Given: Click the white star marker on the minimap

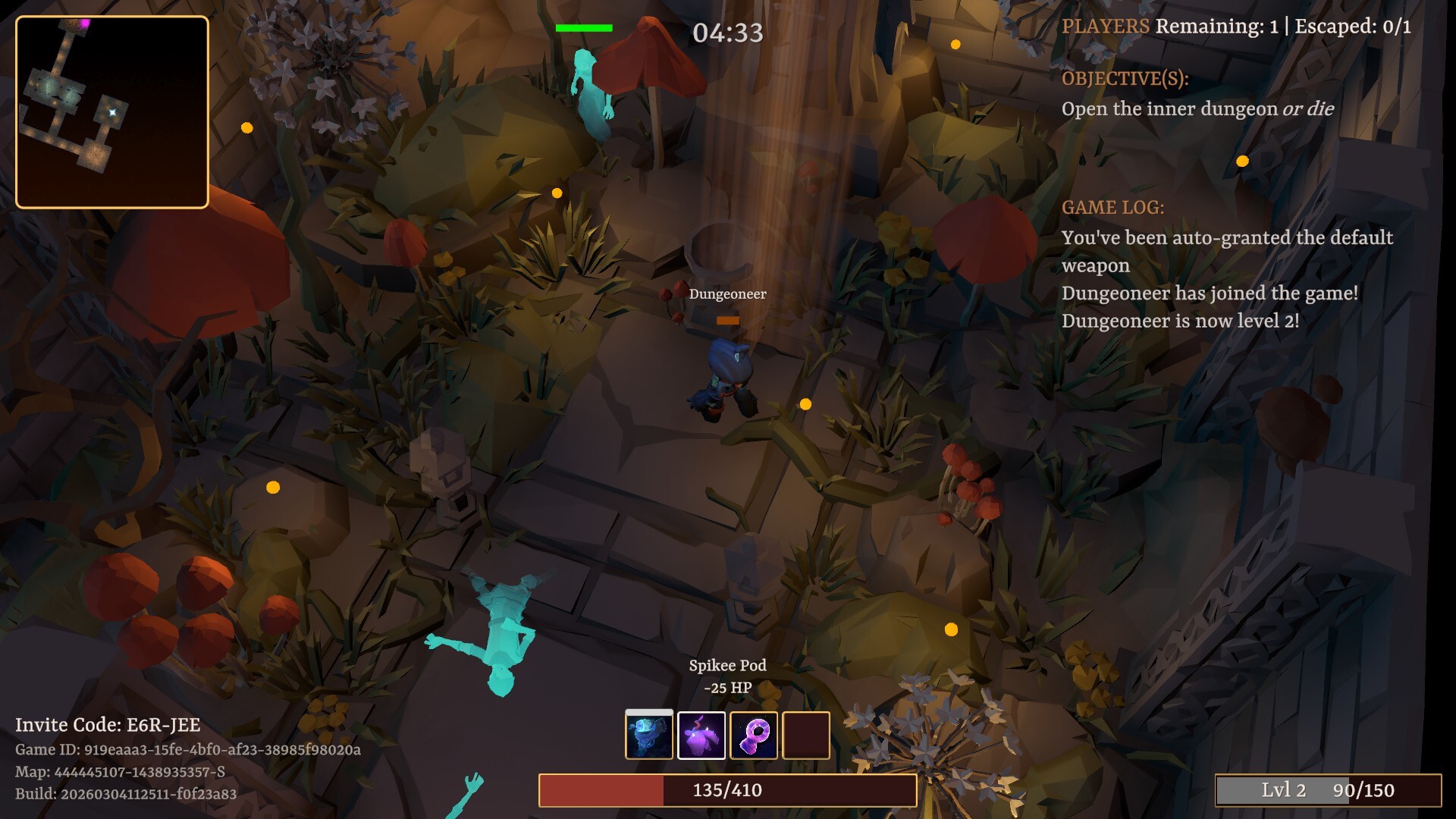Looking at the screenshot, I should pyautogui.click(x=112, y=112).
